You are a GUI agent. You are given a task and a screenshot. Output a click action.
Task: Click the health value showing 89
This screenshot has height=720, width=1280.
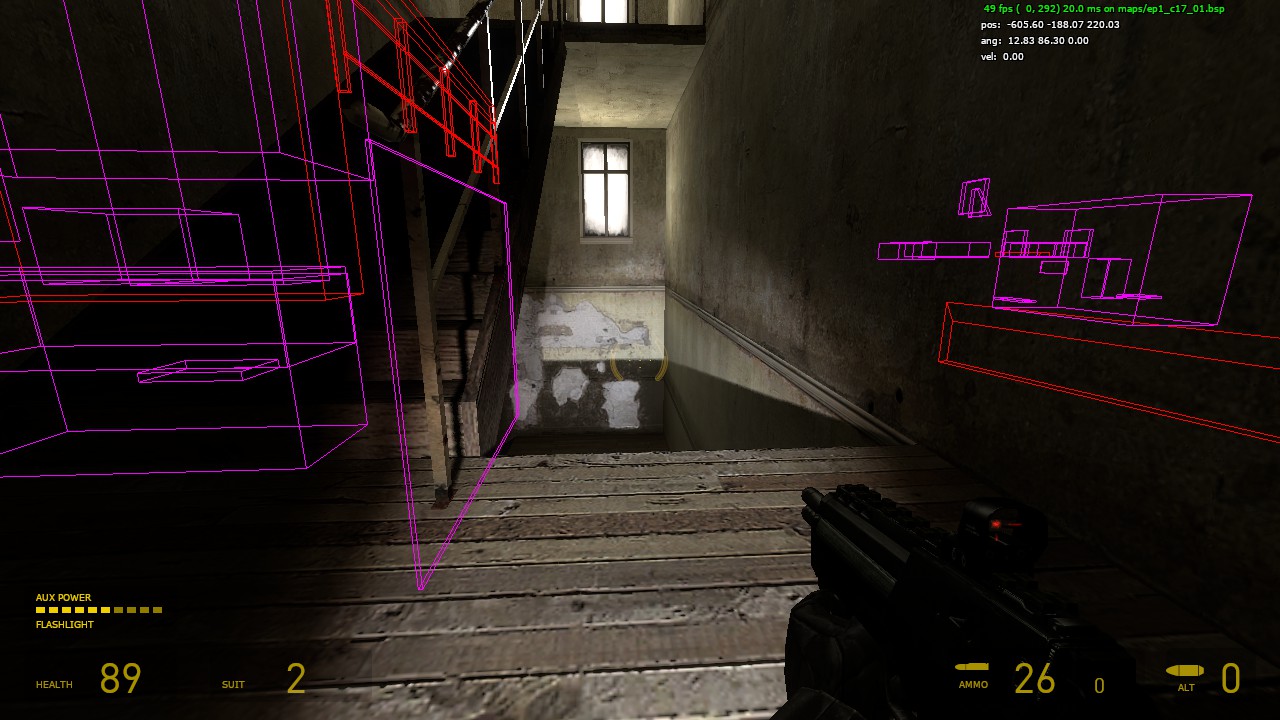coord(119,679)
